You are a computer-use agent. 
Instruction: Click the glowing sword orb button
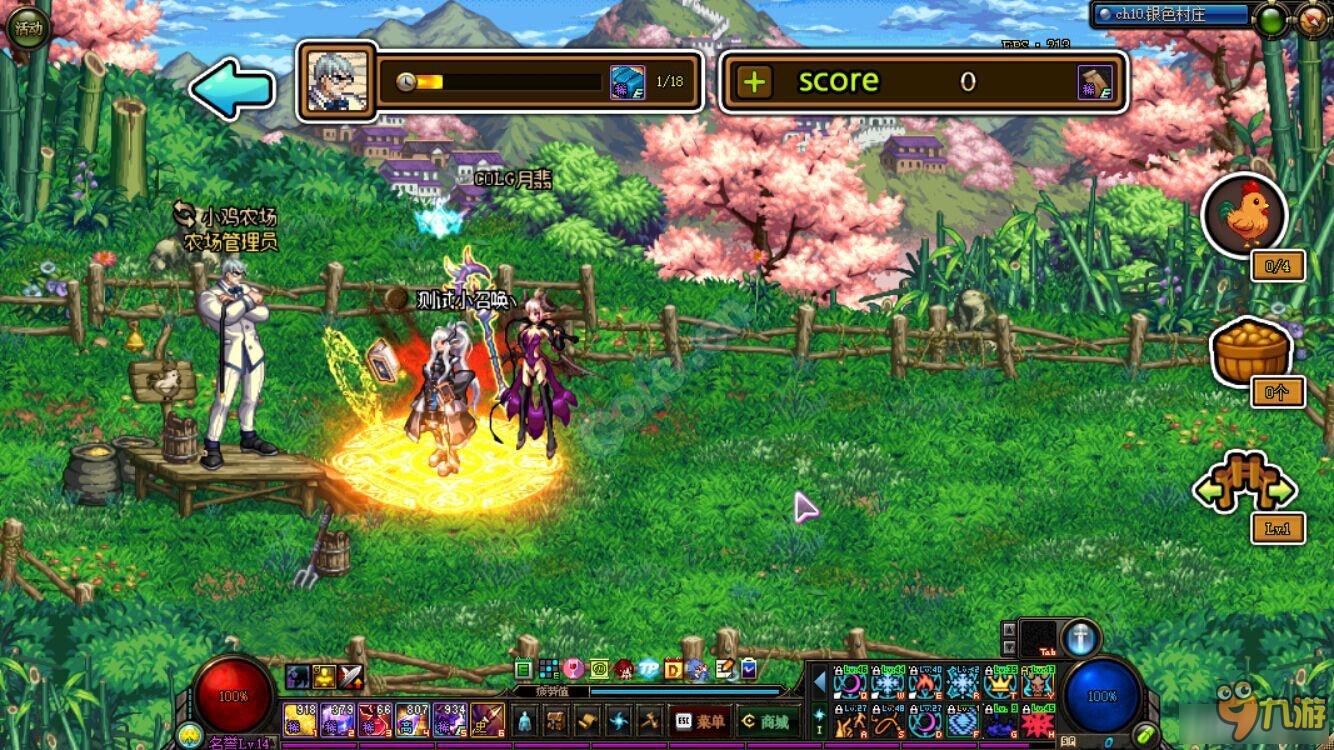pyautogui.click(x=1080, y=638)
